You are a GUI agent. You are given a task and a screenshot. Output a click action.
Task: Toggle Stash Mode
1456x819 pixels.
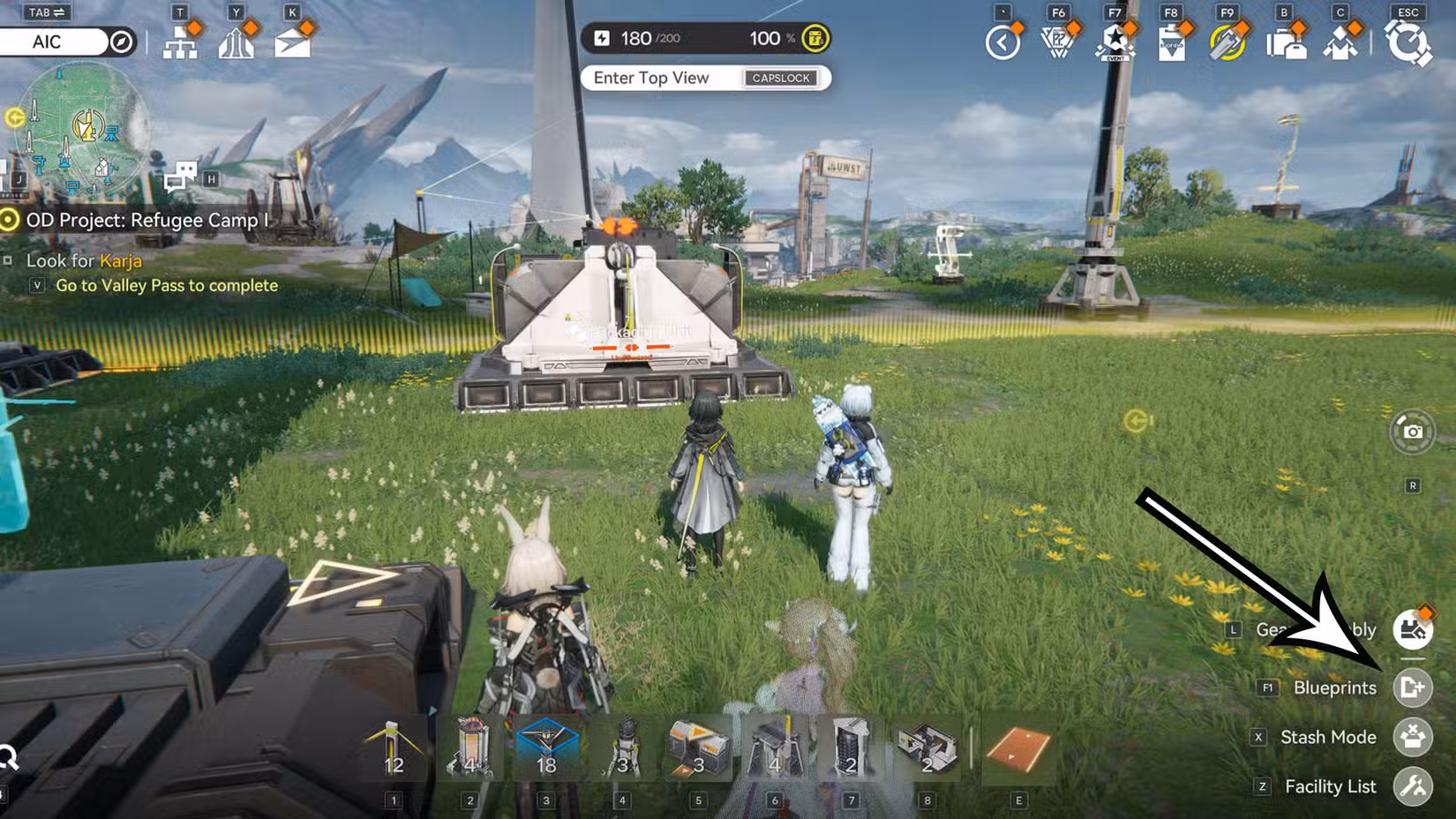(1413, 737)
